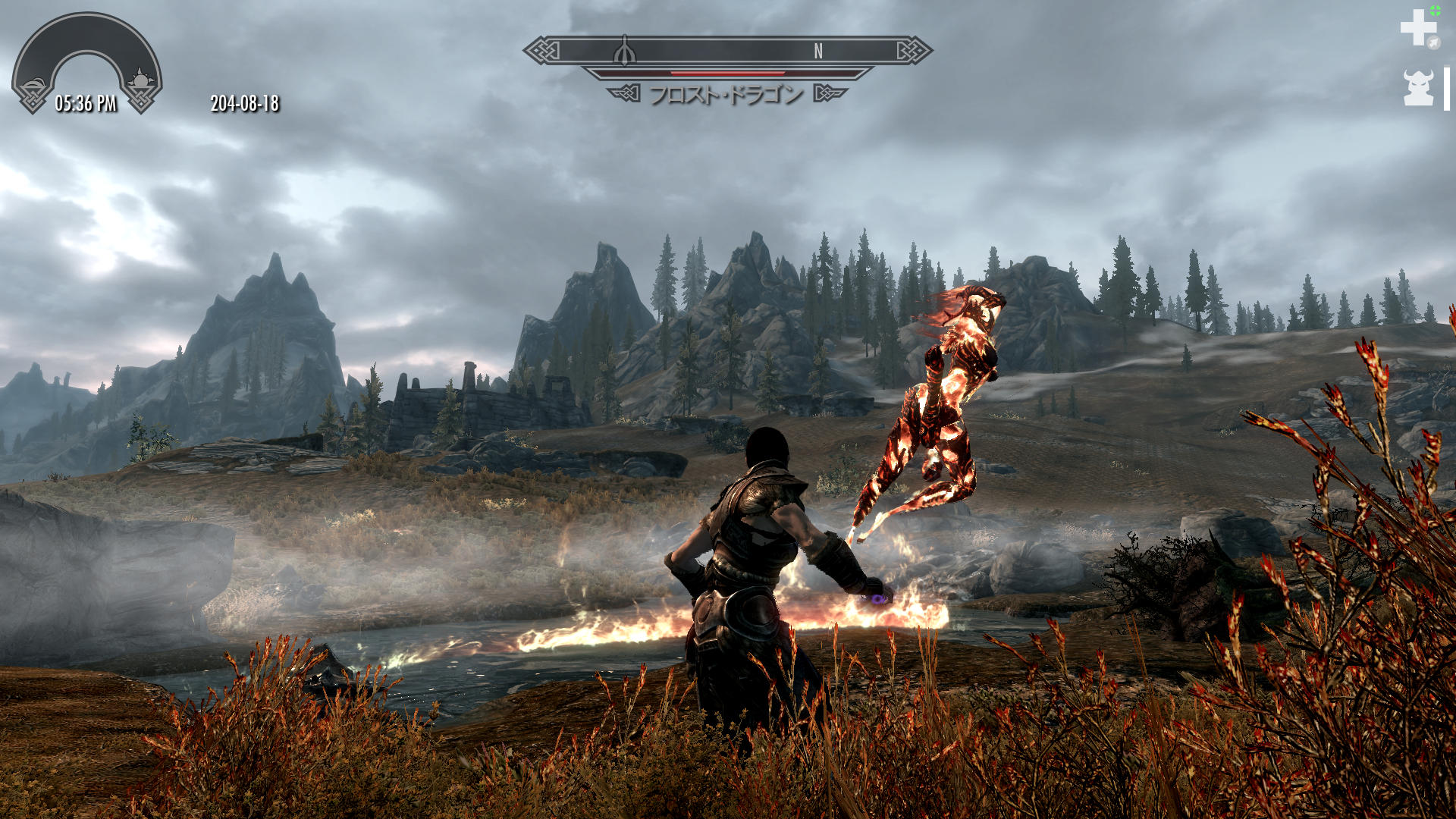The width and height of the screenshot is (1456, 819).
Task: Click the compass bar
Action: pos(727,51)
